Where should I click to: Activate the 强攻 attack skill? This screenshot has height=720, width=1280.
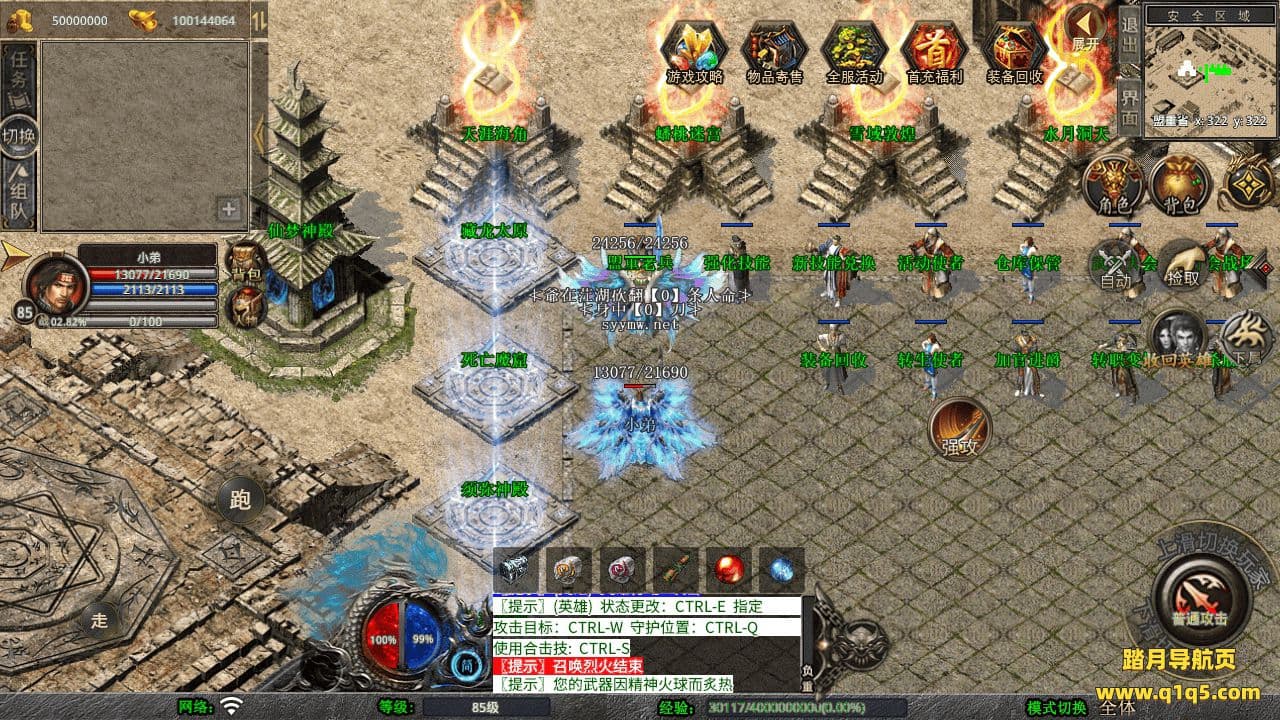(960, 430)
